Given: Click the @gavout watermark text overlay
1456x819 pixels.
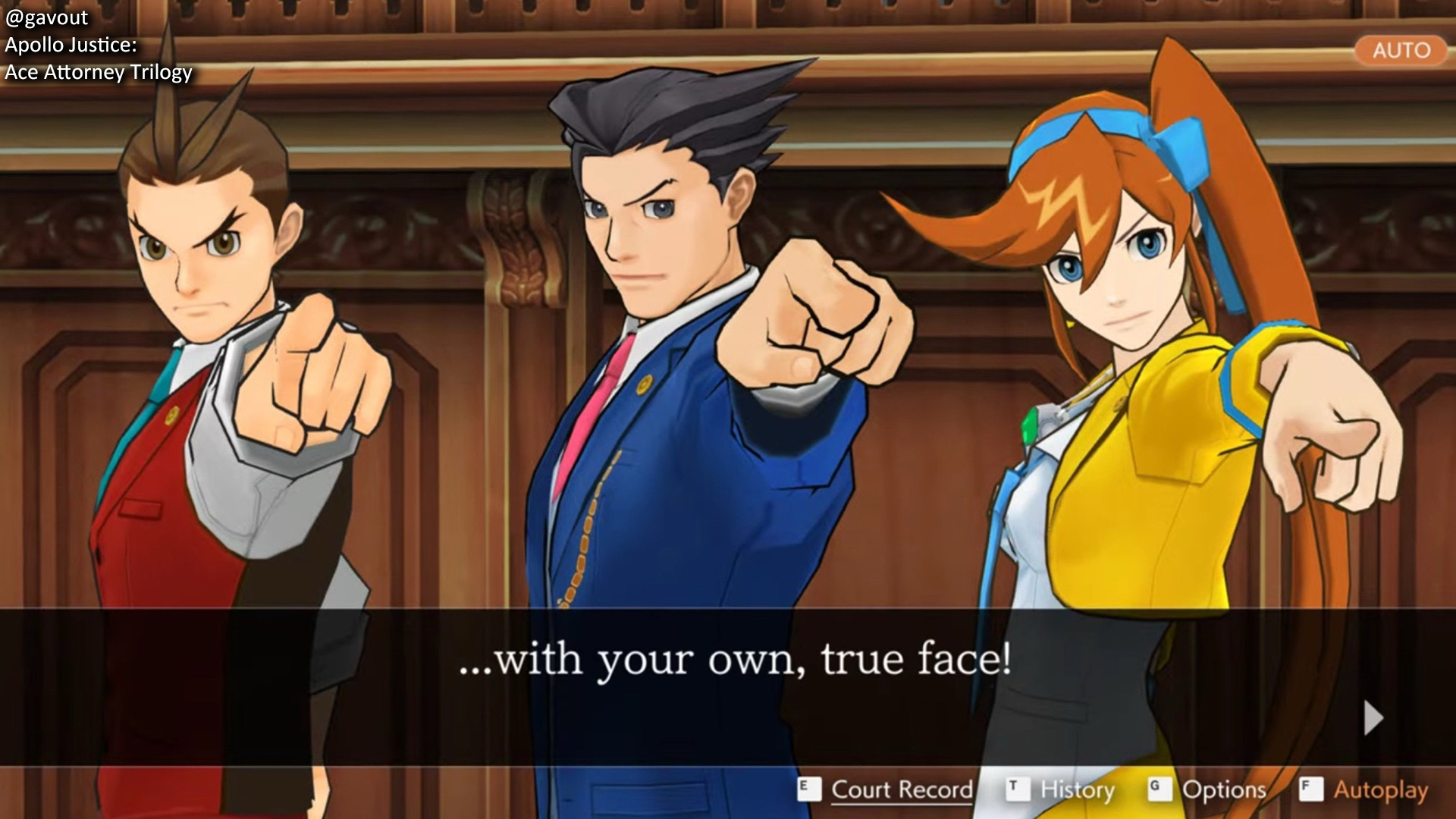Looking at the screenshot, I should 45,17.
